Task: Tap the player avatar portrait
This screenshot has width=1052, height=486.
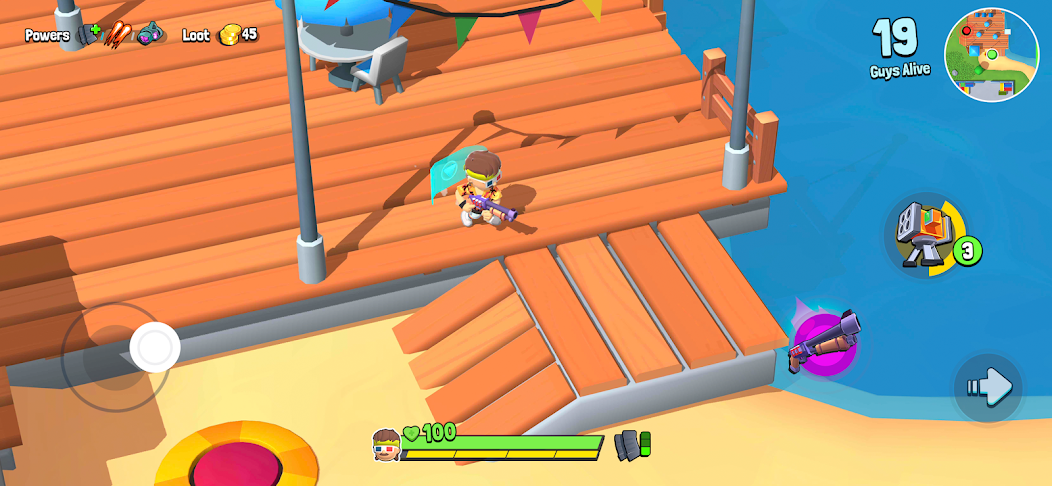Action: [386, 444]
